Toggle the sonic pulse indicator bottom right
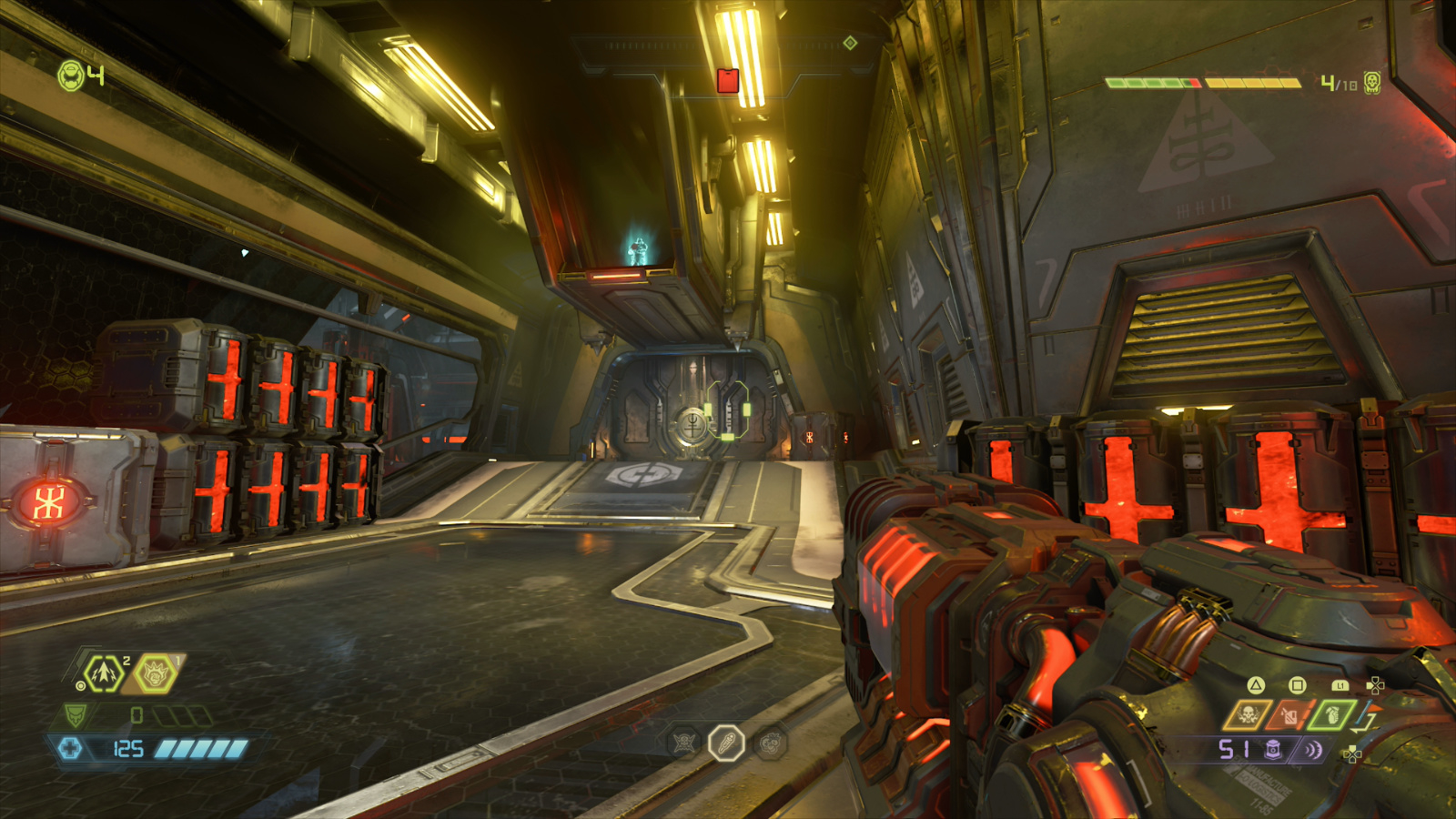 pos(1313,750)
